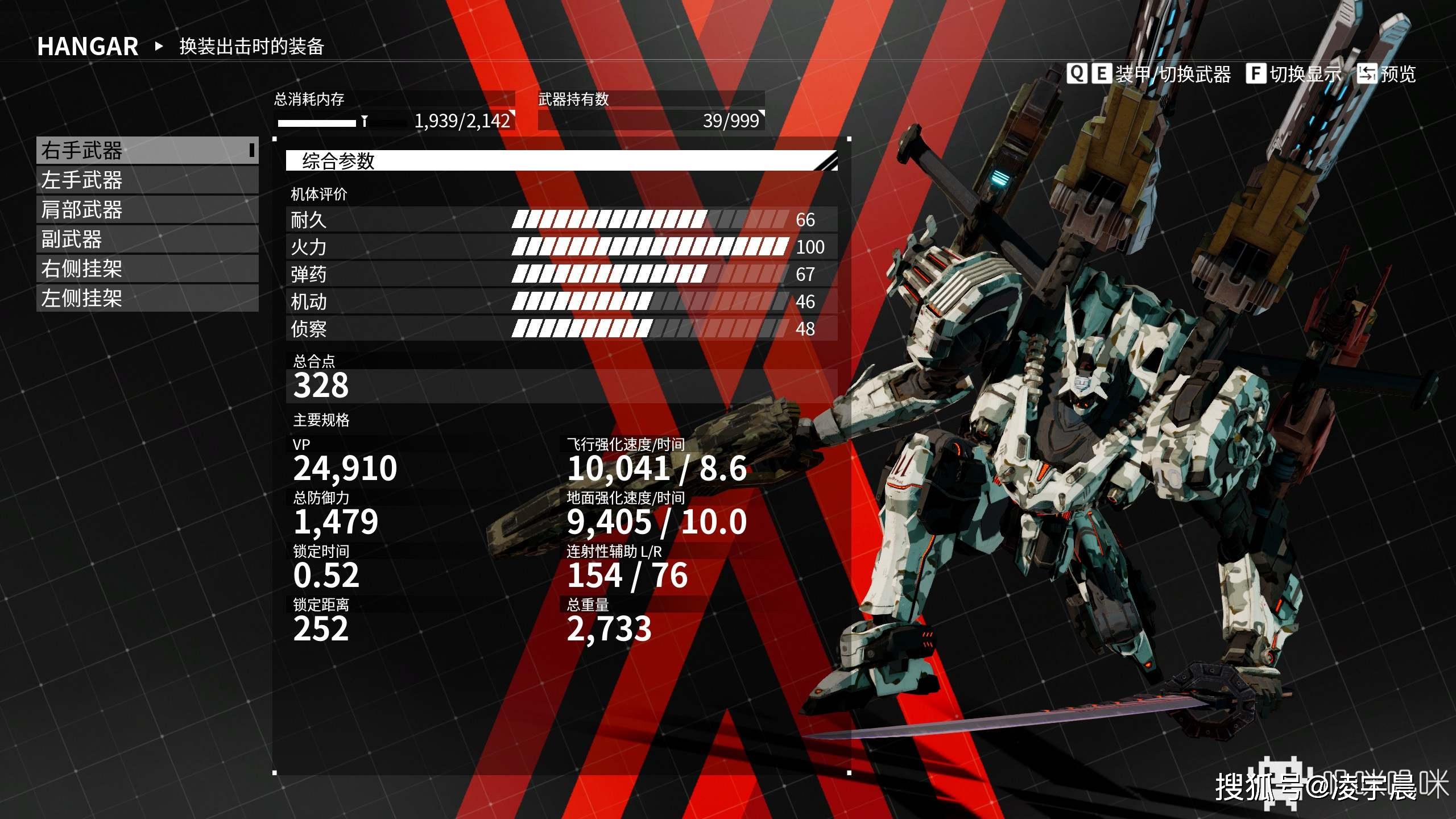The width and height of the screenshot is (1456, 819).
Task: Open the 左手武器 equipment category
Action: click(147, 180)
